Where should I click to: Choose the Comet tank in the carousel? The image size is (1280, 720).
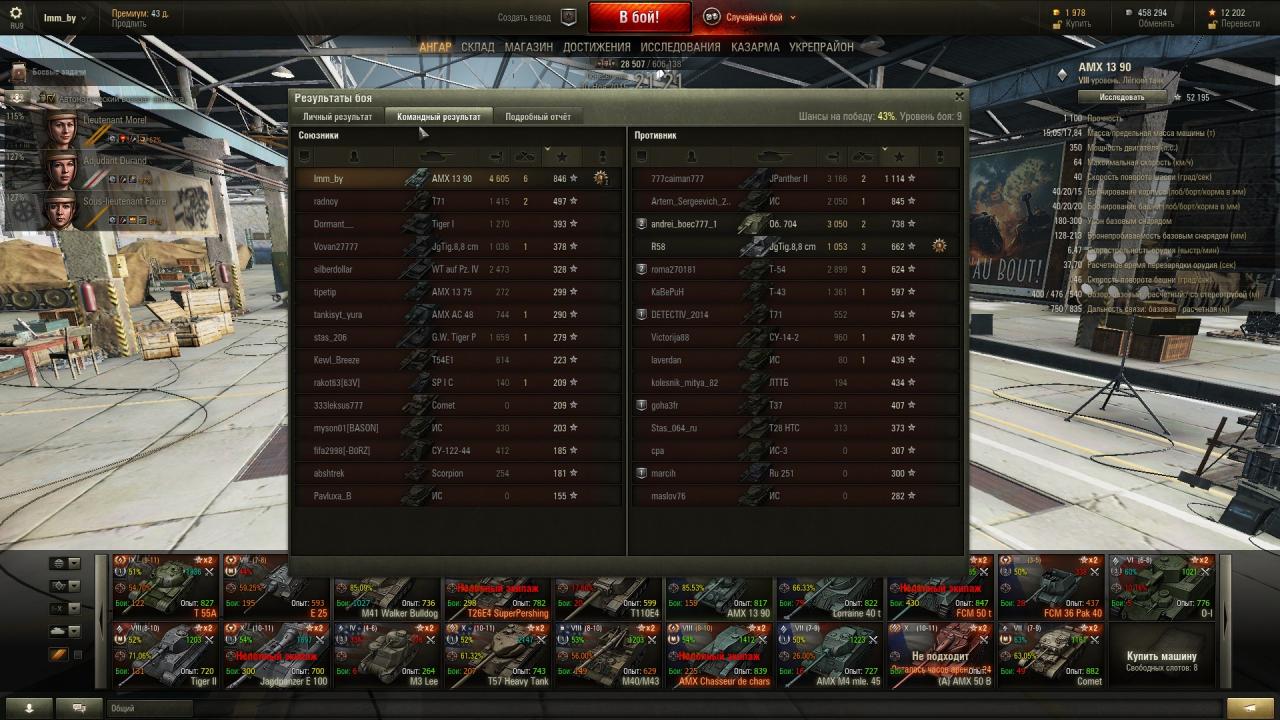tap(1051, 655)
